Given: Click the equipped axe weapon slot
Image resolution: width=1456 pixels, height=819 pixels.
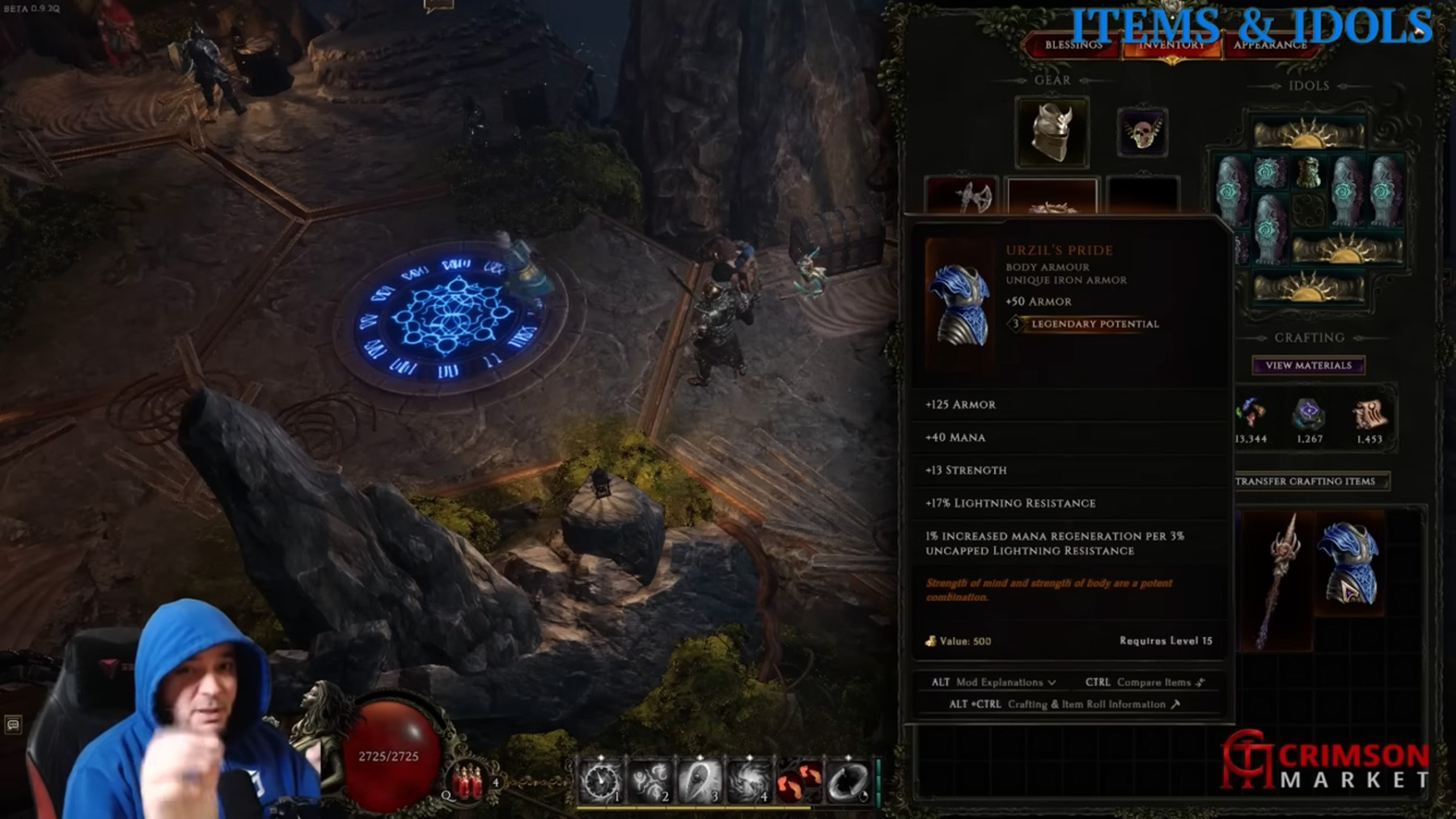Looking at the screenshot, I should click(x=962, y=196).
